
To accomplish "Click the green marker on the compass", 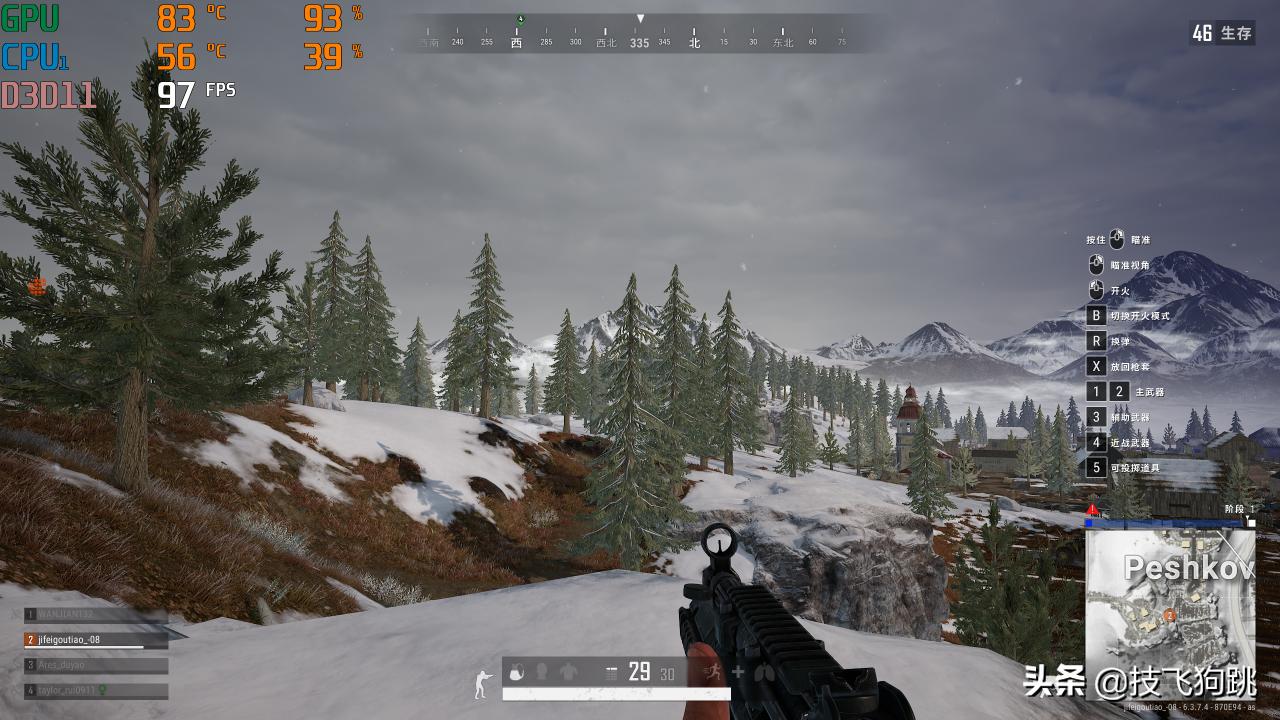I will 520,20.
